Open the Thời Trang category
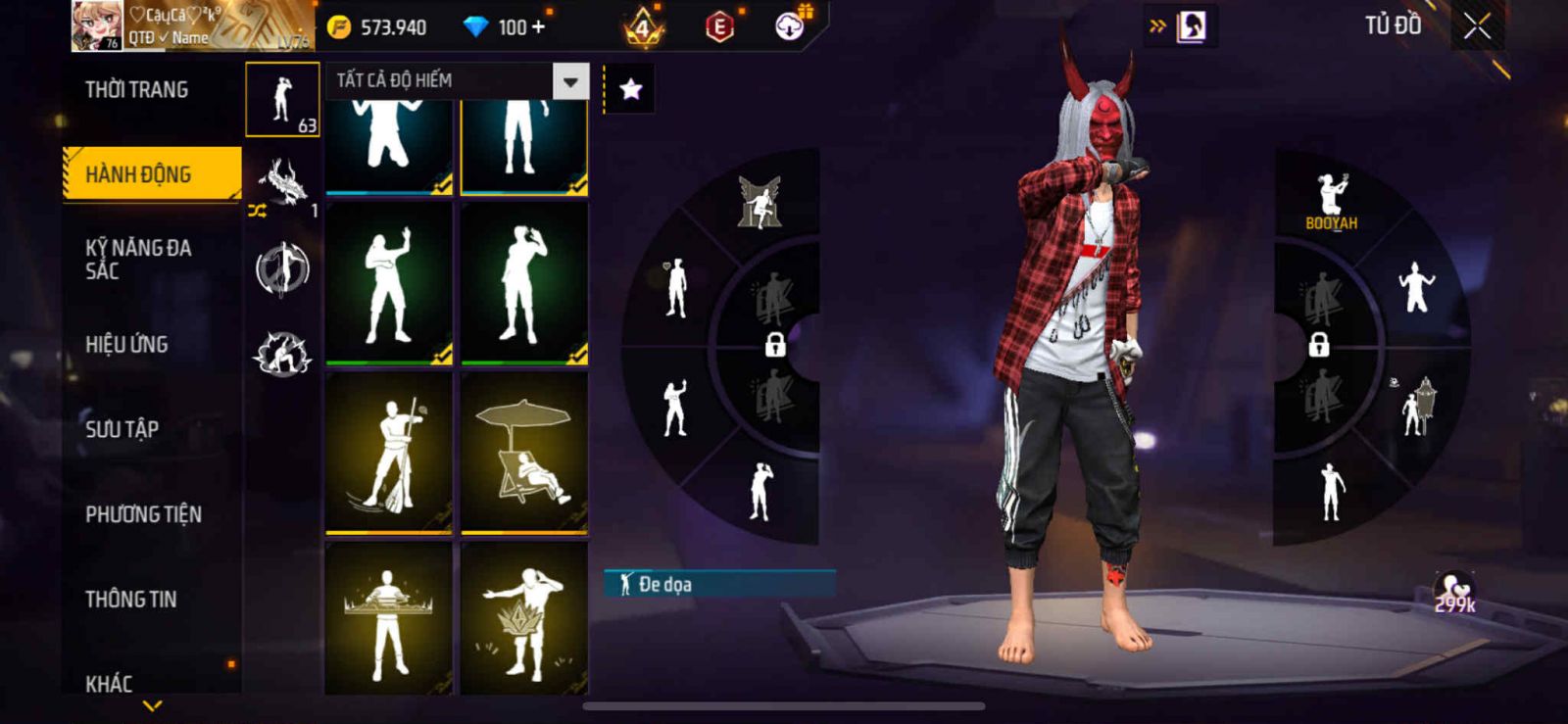Viewport: 1568px width, 724px height. coord(136,90)
